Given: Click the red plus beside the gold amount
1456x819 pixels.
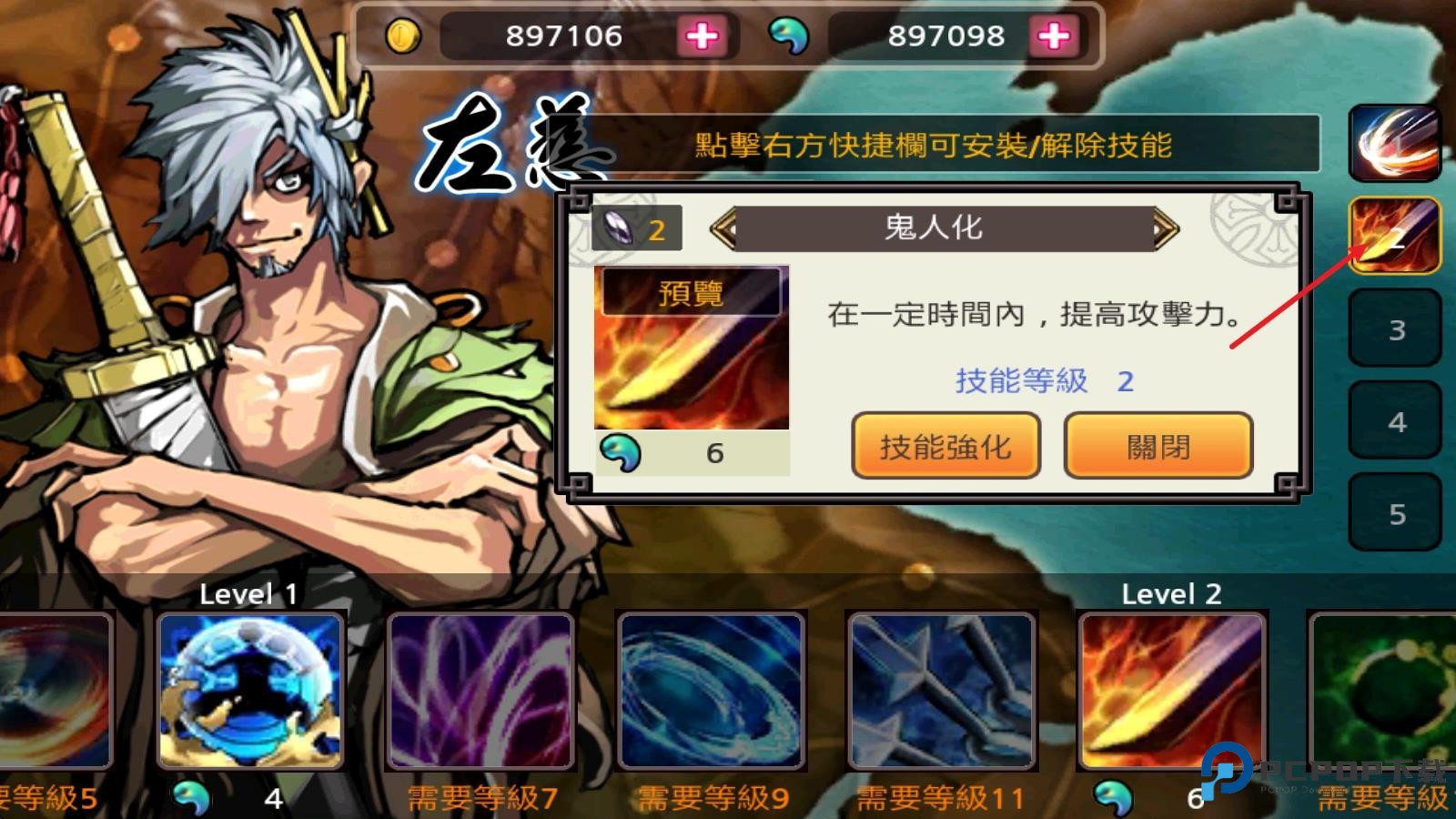Looking at the screenshot, I should pyautogui.click(x=703, y=36).
